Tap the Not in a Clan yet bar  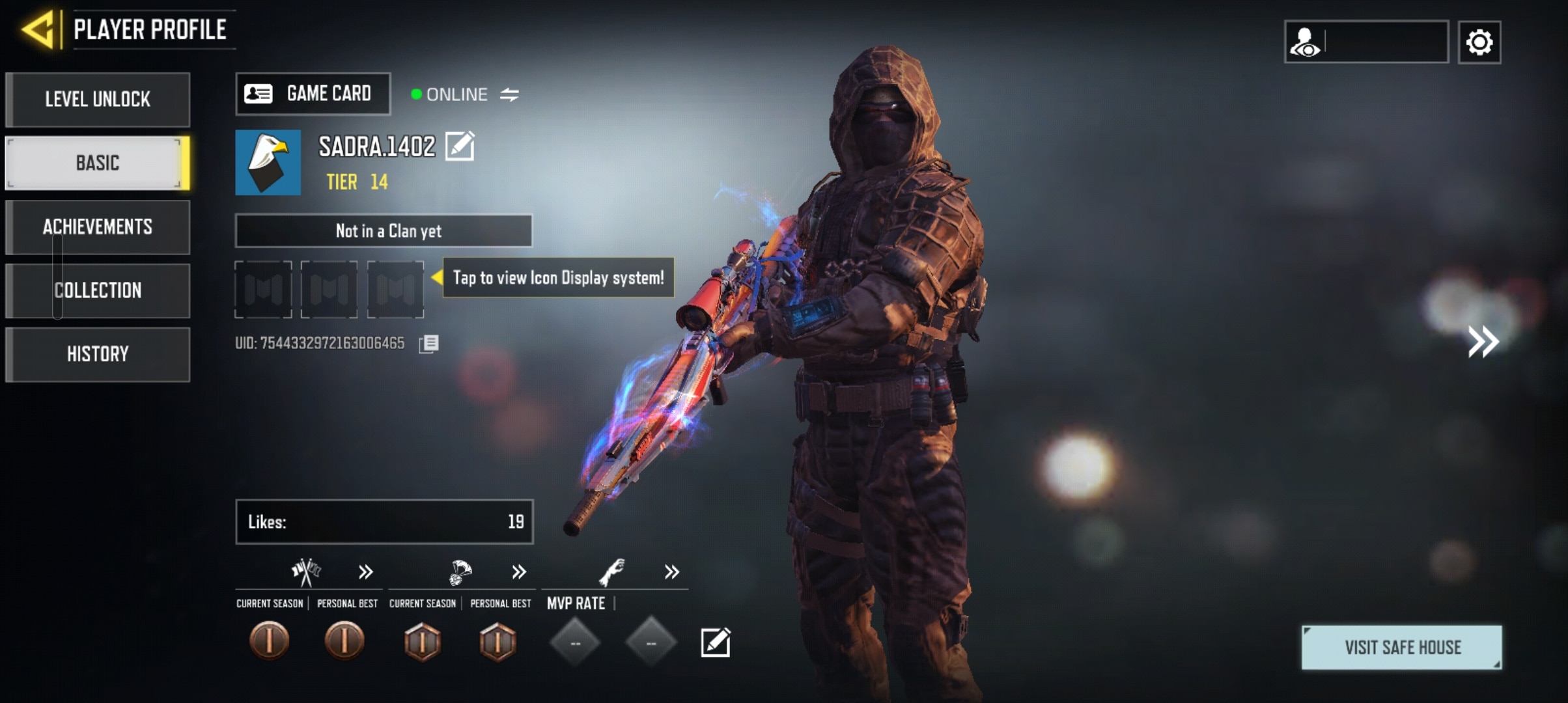click(384, 231)
